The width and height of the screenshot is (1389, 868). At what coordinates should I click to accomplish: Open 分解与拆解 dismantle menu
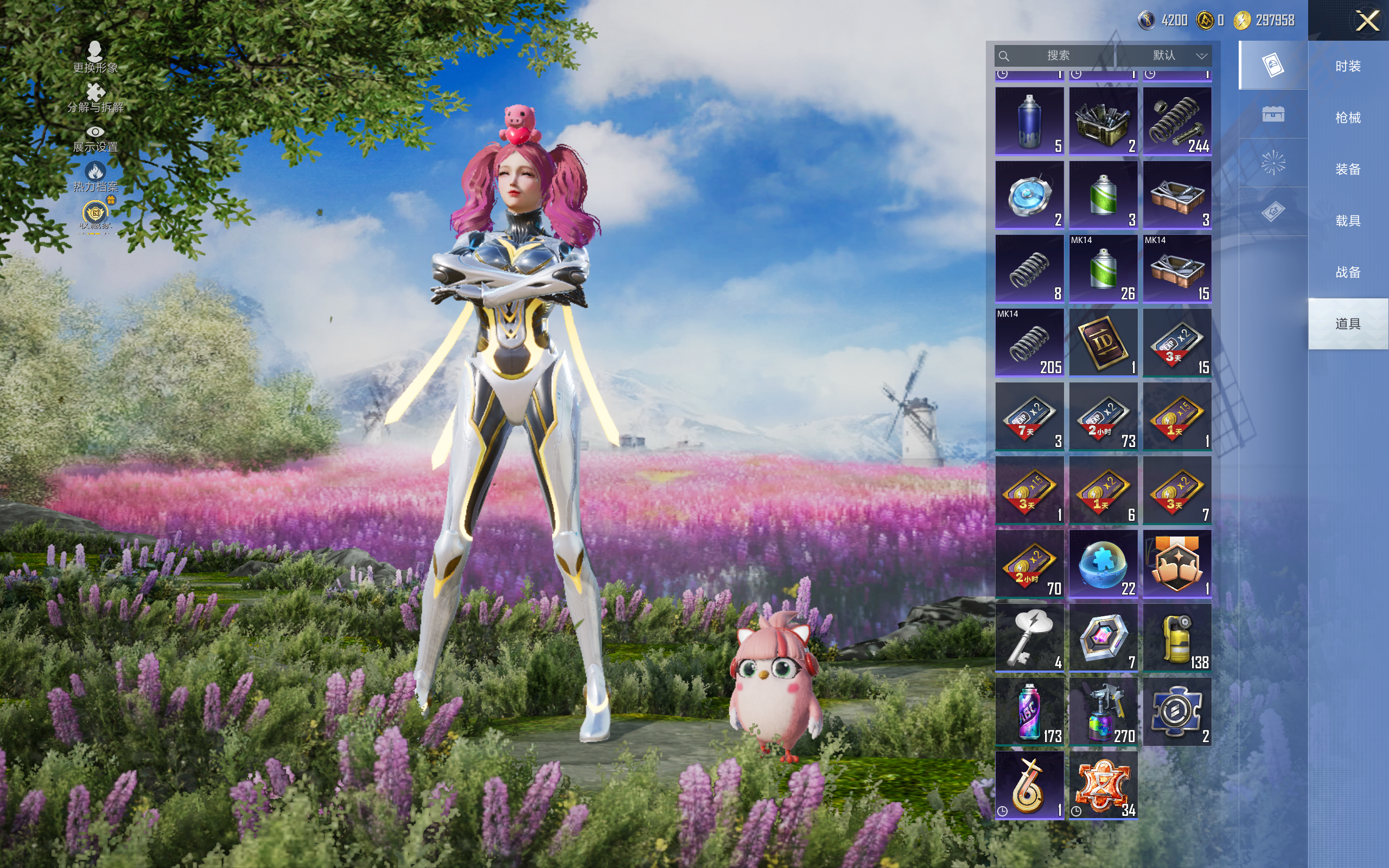(x=95, y=98)
